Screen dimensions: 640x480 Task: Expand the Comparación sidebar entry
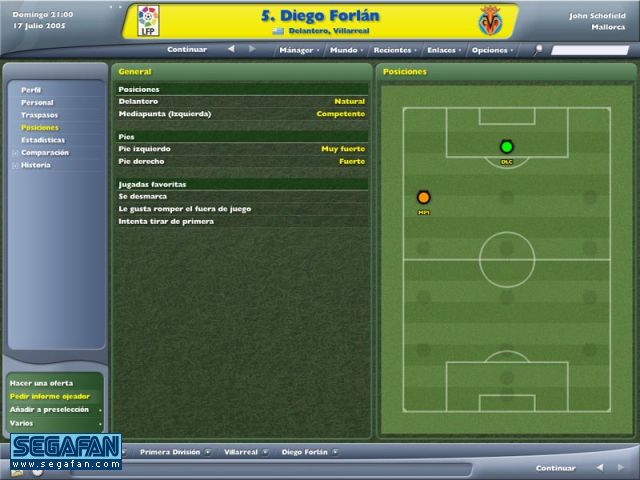[44, 153]
